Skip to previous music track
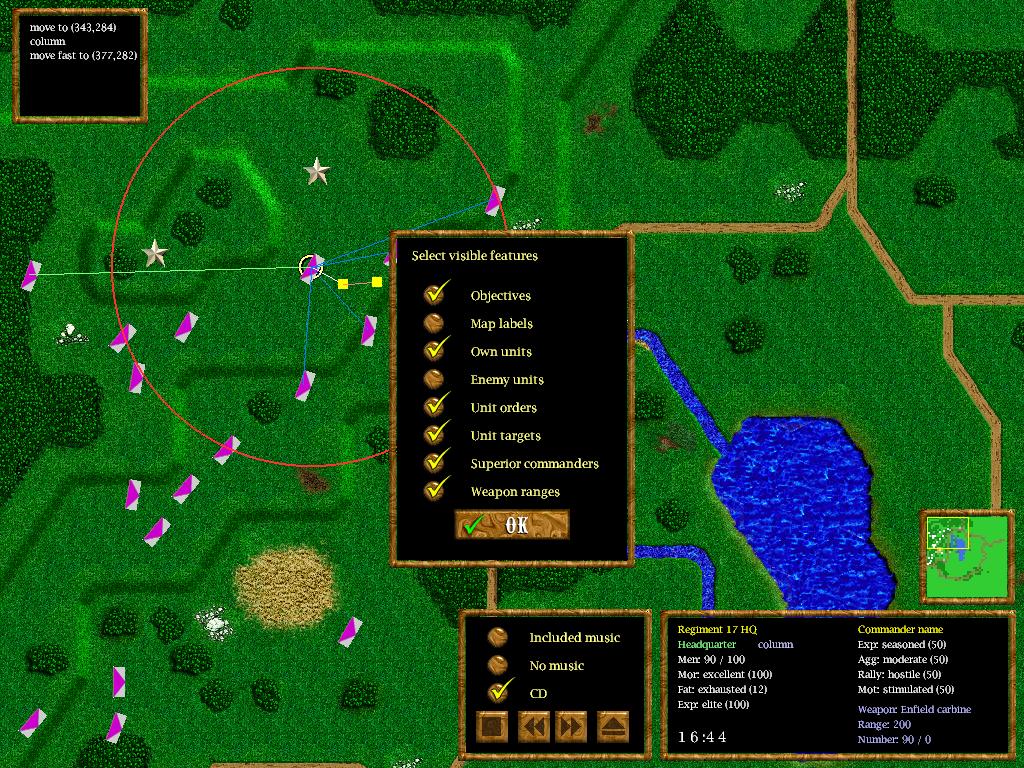Image resolution: width=1024 pixels, height=768 pixels. [x=533, y=727]
